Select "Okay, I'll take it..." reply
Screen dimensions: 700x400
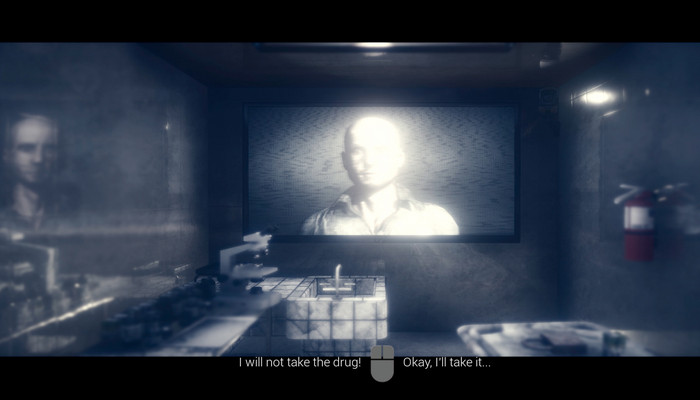(x=446, y=362)
